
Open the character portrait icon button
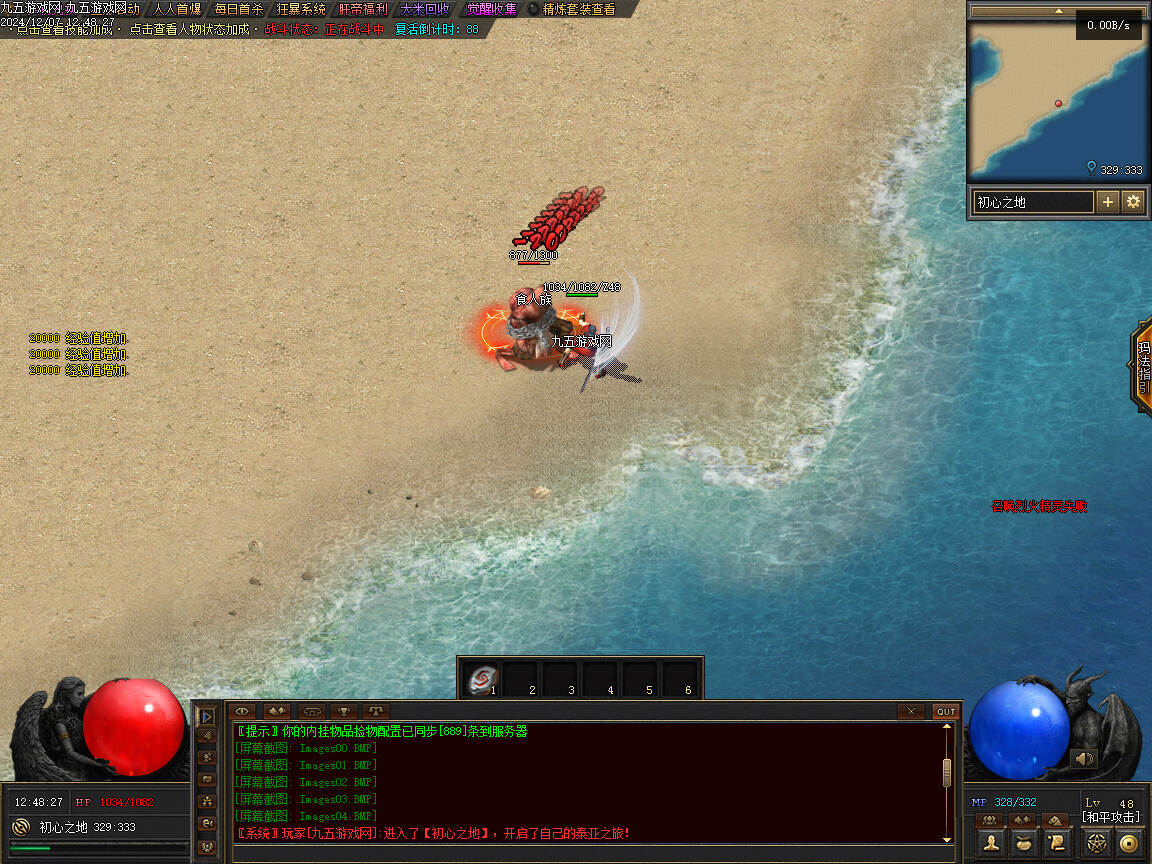click(x=991, y=842)
